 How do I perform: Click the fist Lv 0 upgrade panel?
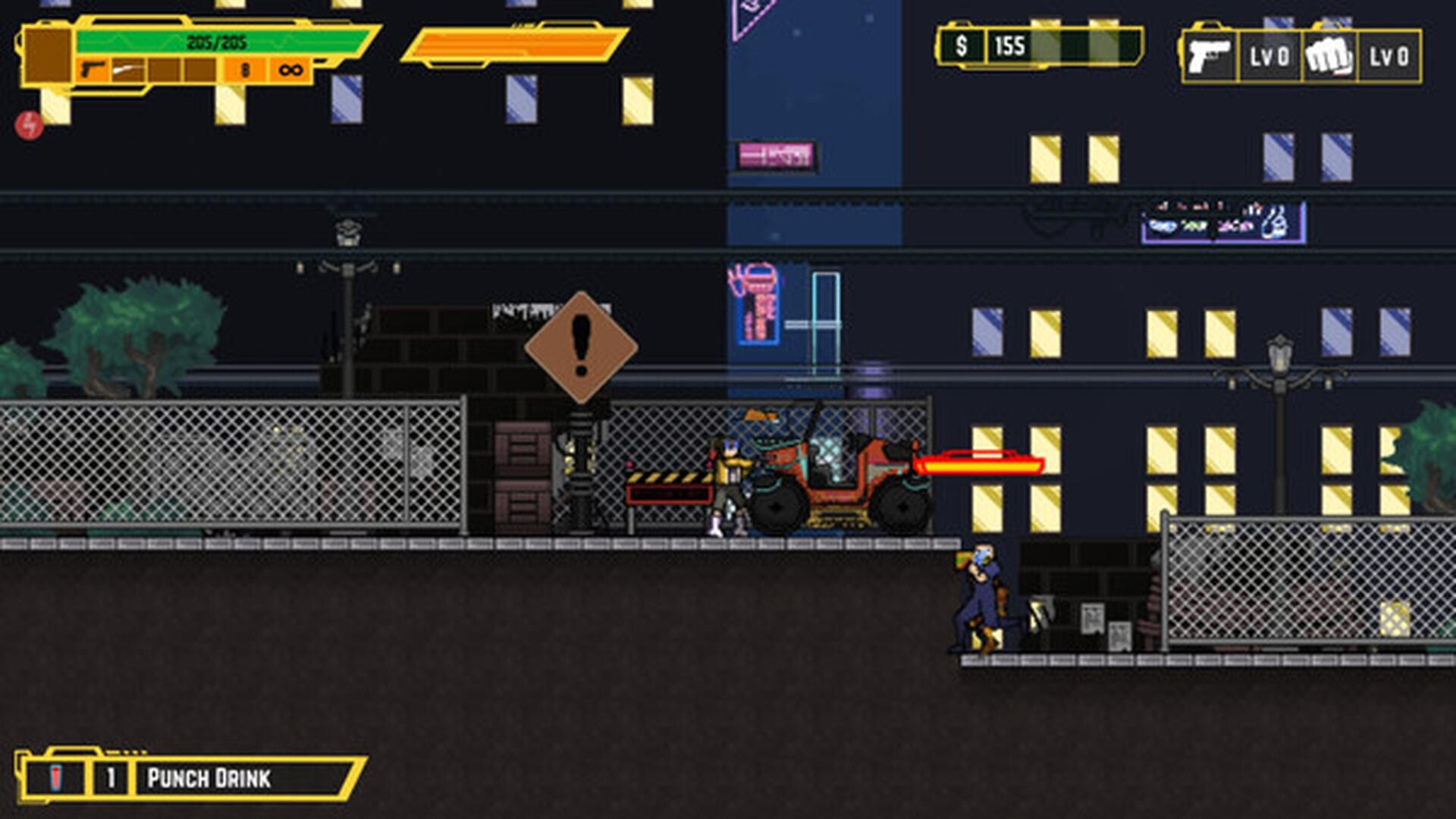pos(1390,55)
